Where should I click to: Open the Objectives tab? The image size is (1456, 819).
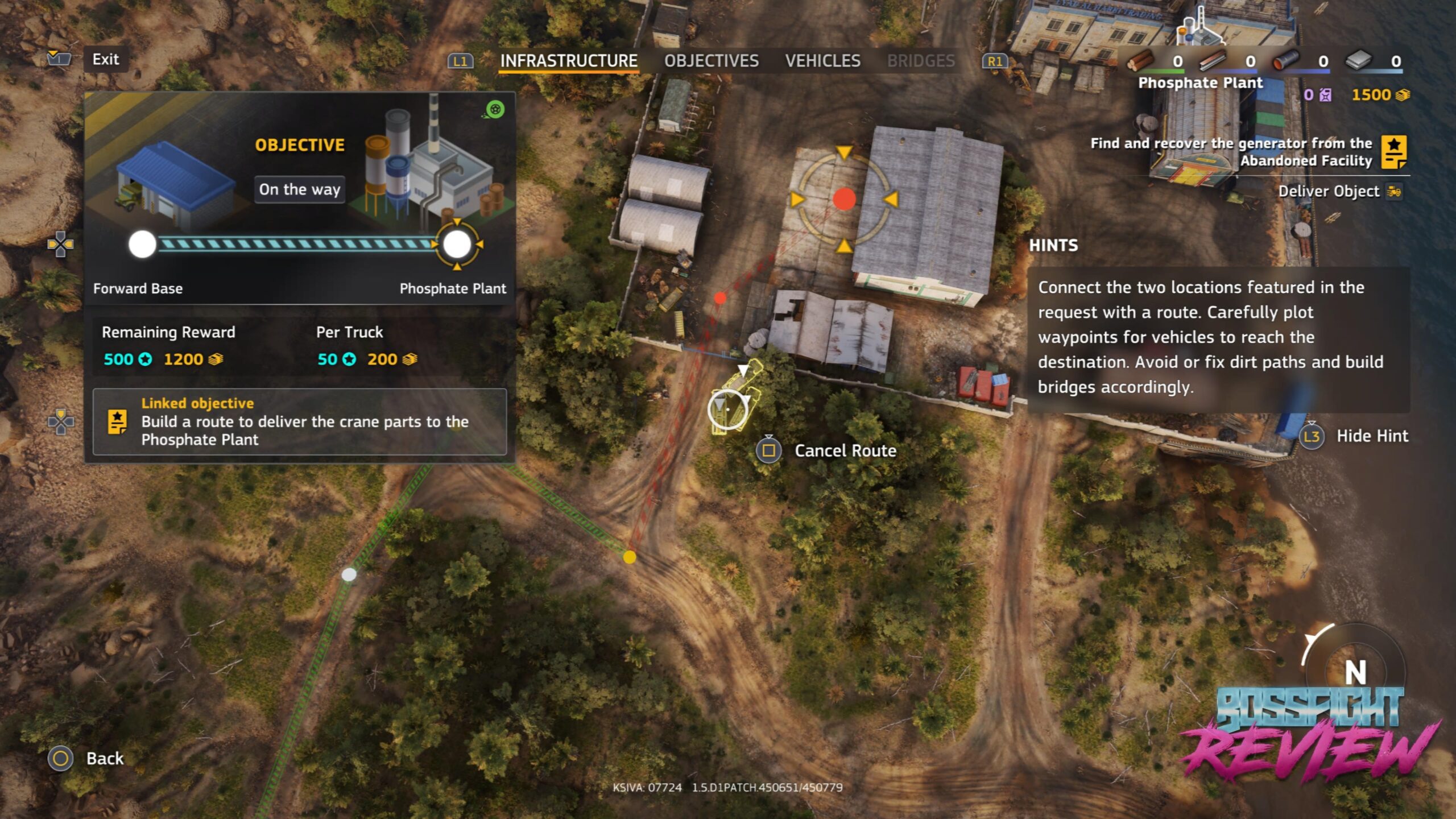pos(711,61)
